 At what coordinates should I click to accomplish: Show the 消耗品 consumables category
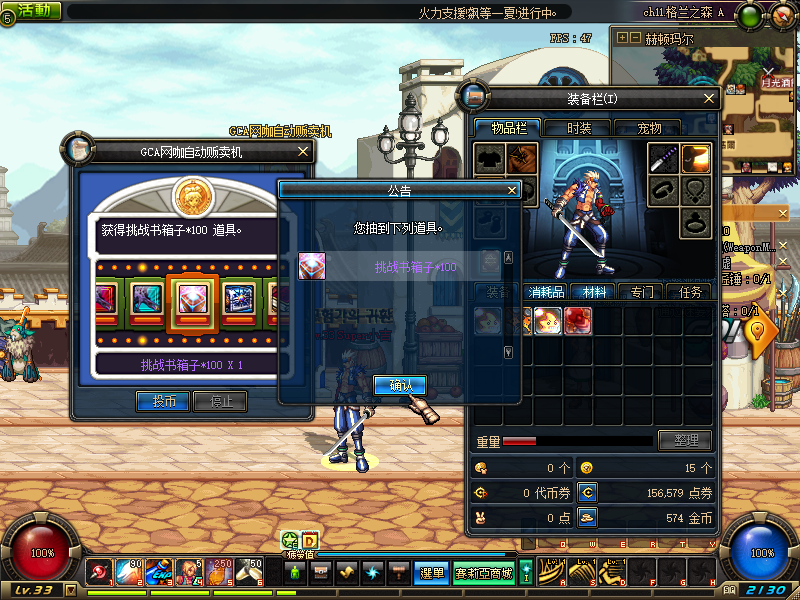(545, 292)
